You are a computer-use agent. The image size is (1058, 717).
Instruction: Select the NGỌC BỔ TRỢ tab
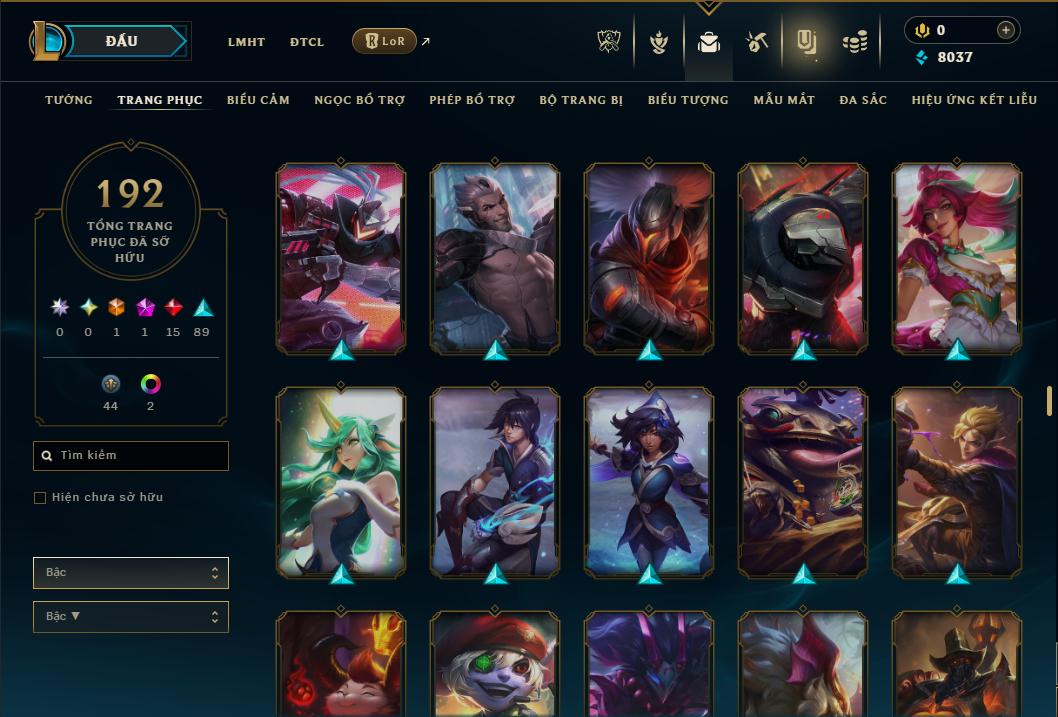pyautogui.click(x=359, y=100)
